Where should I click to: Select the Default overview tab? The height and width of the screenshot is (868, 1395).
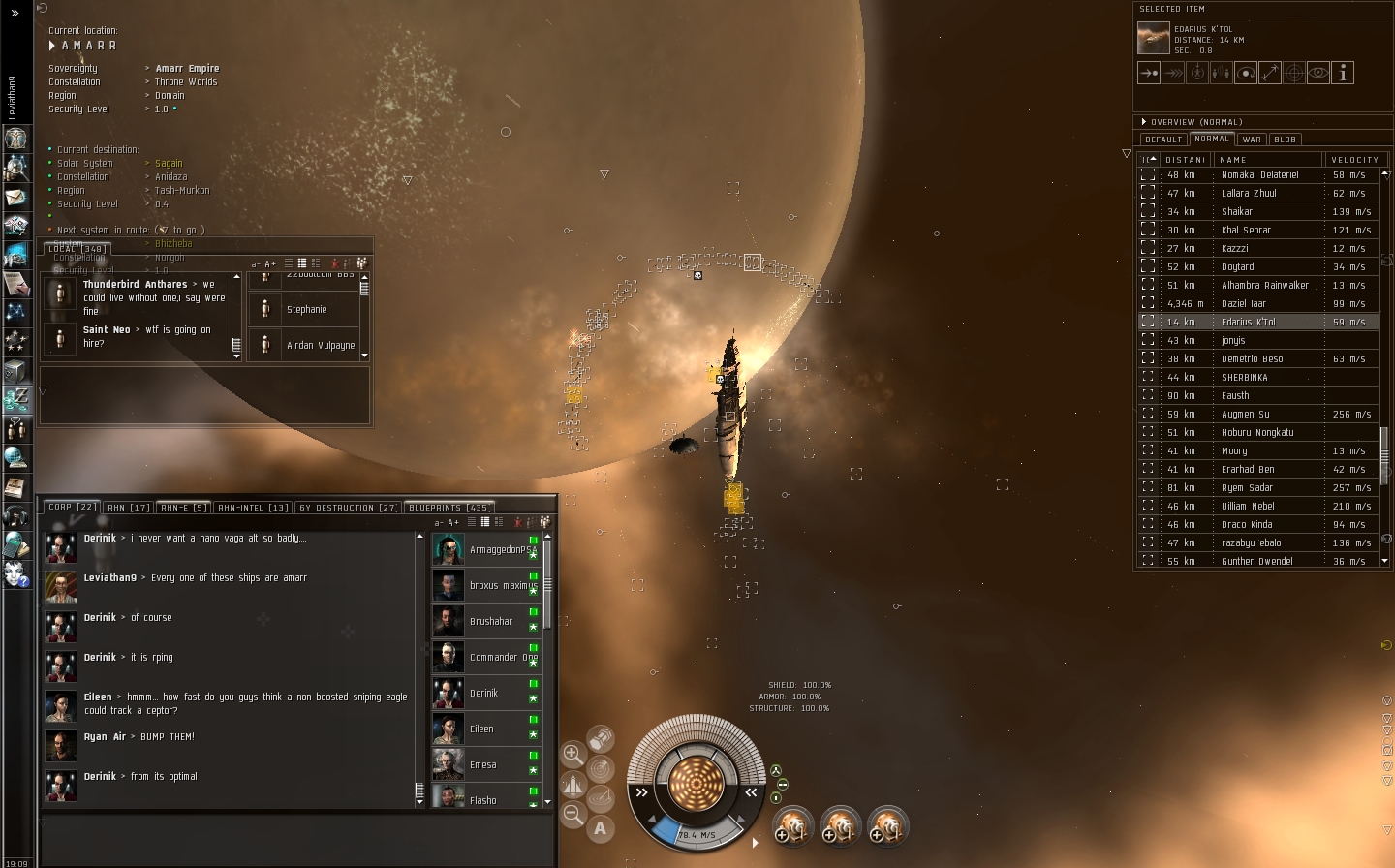(1163, 139)
